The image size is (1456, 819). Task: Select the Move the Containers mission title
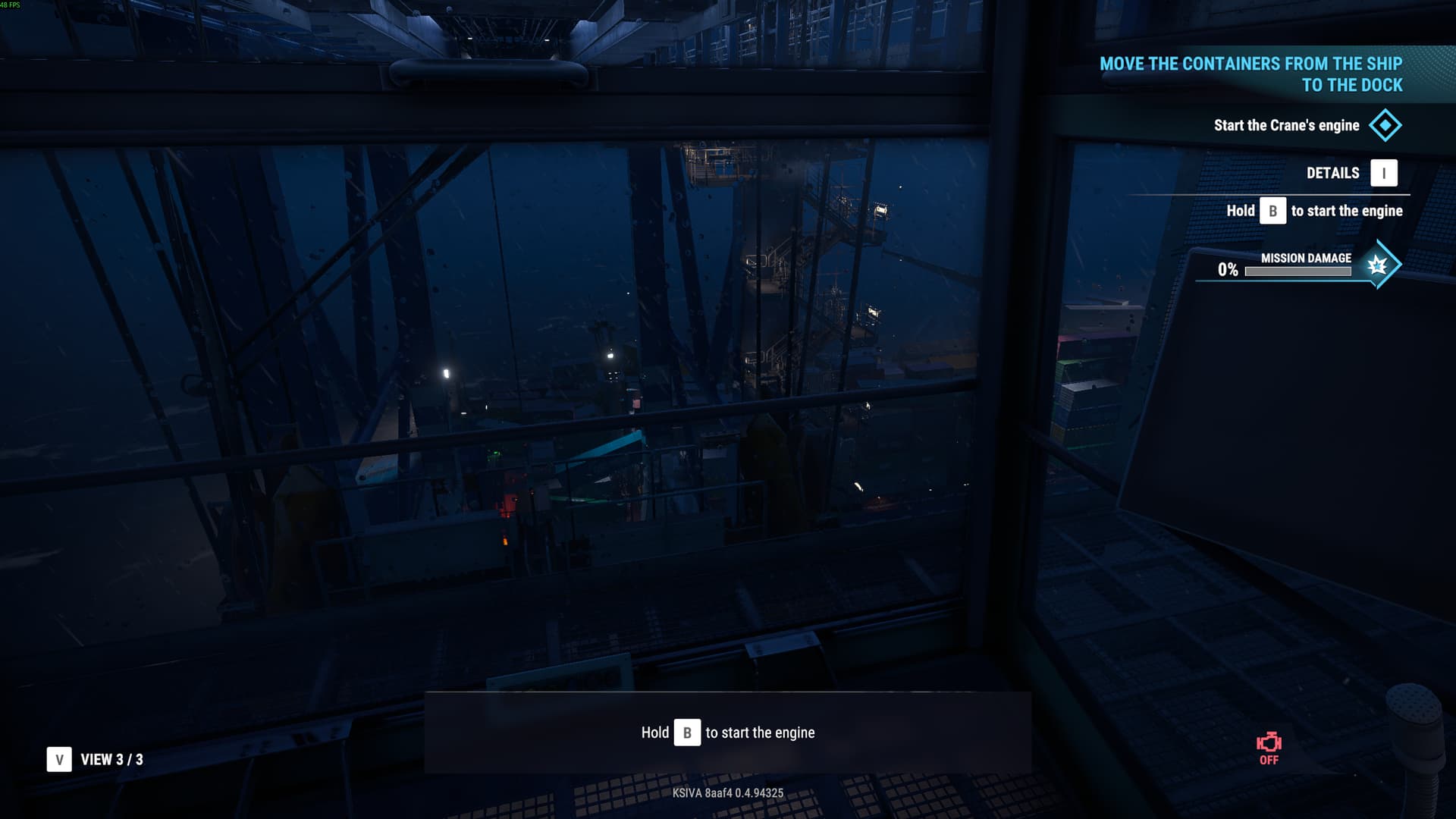[x=1251, y=74]
